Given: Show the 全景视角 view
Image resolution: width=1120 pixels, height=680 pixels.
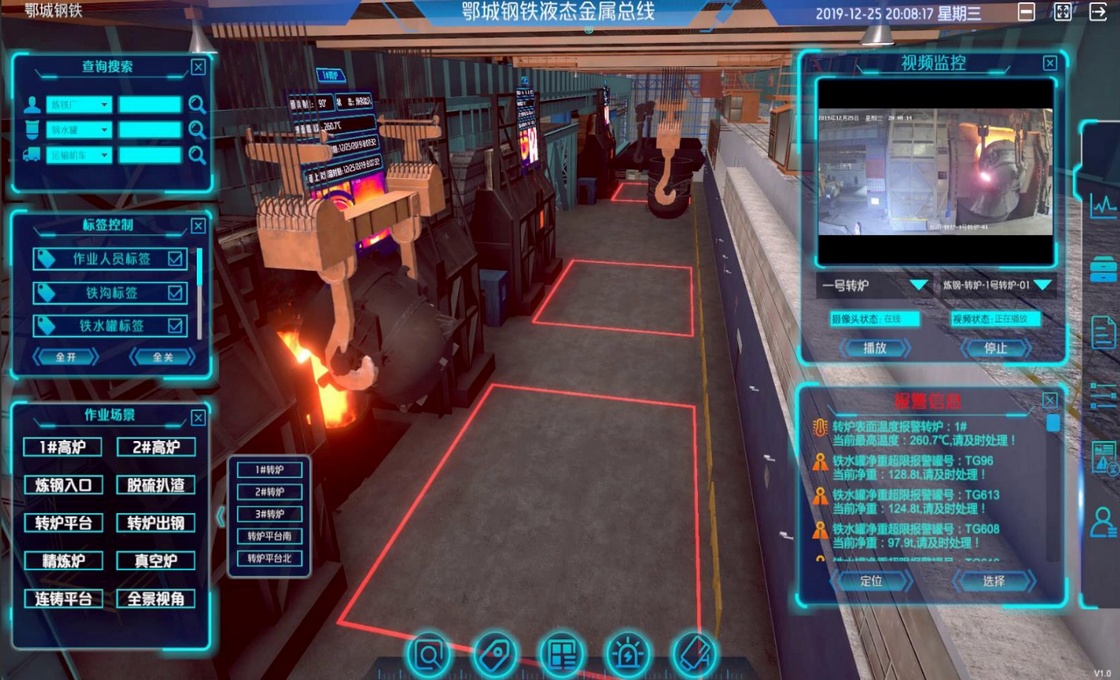Looking at the screenshot, I should tap(155, 599).
